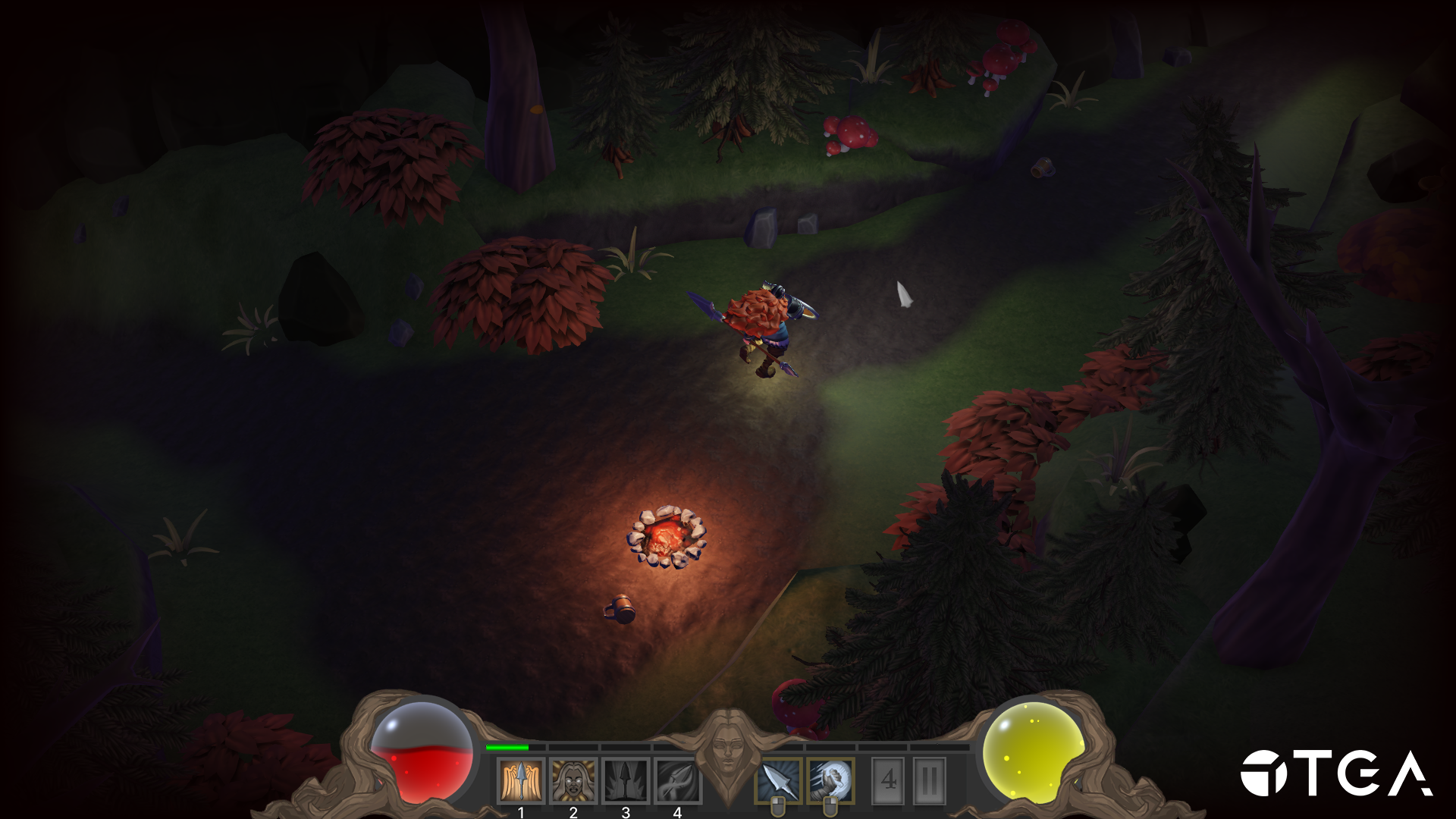
Task: Choose the spearhead basic attack icon
Action: coord(778,780)
